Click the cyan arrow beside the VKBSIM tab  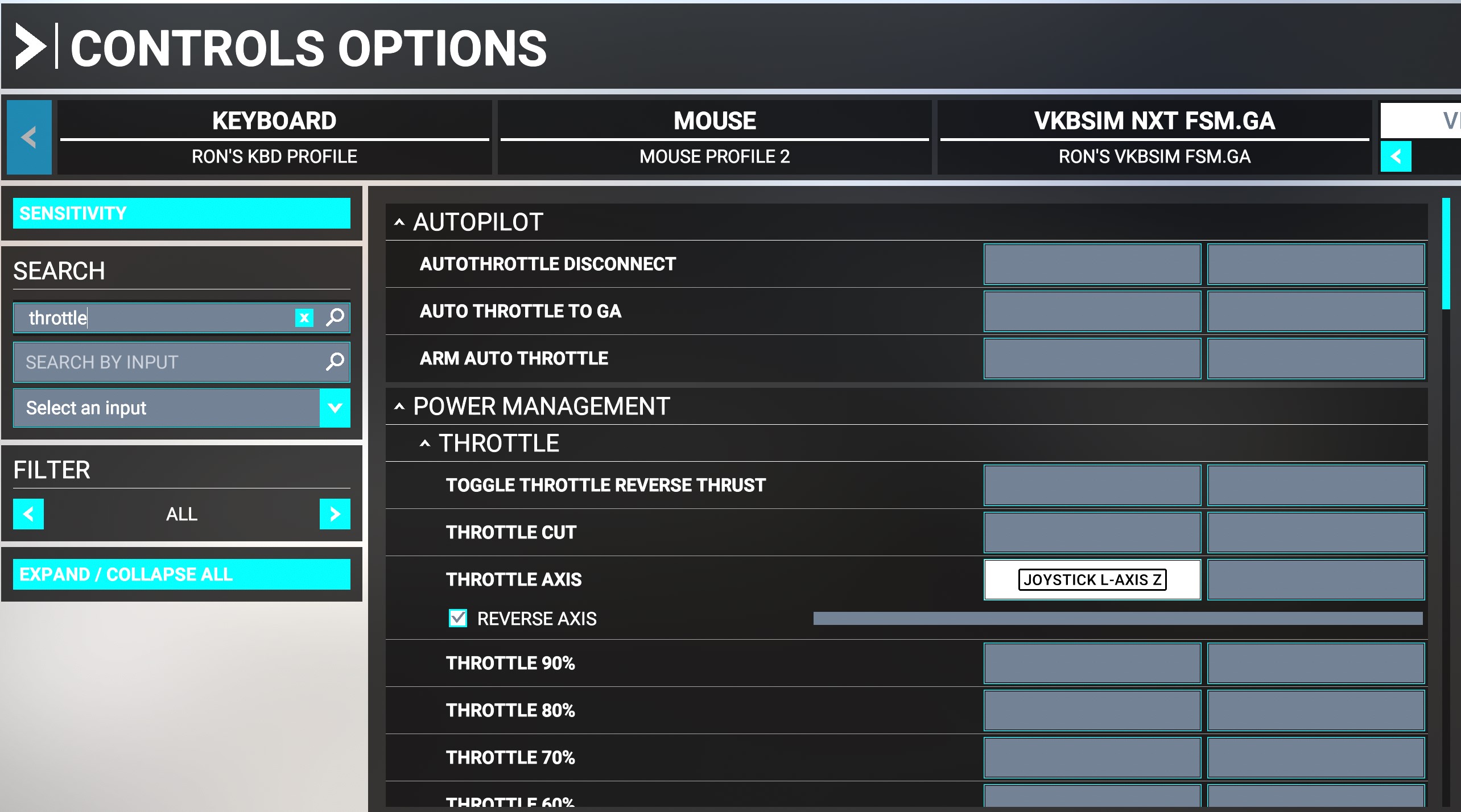click(x=1396, y=156)
